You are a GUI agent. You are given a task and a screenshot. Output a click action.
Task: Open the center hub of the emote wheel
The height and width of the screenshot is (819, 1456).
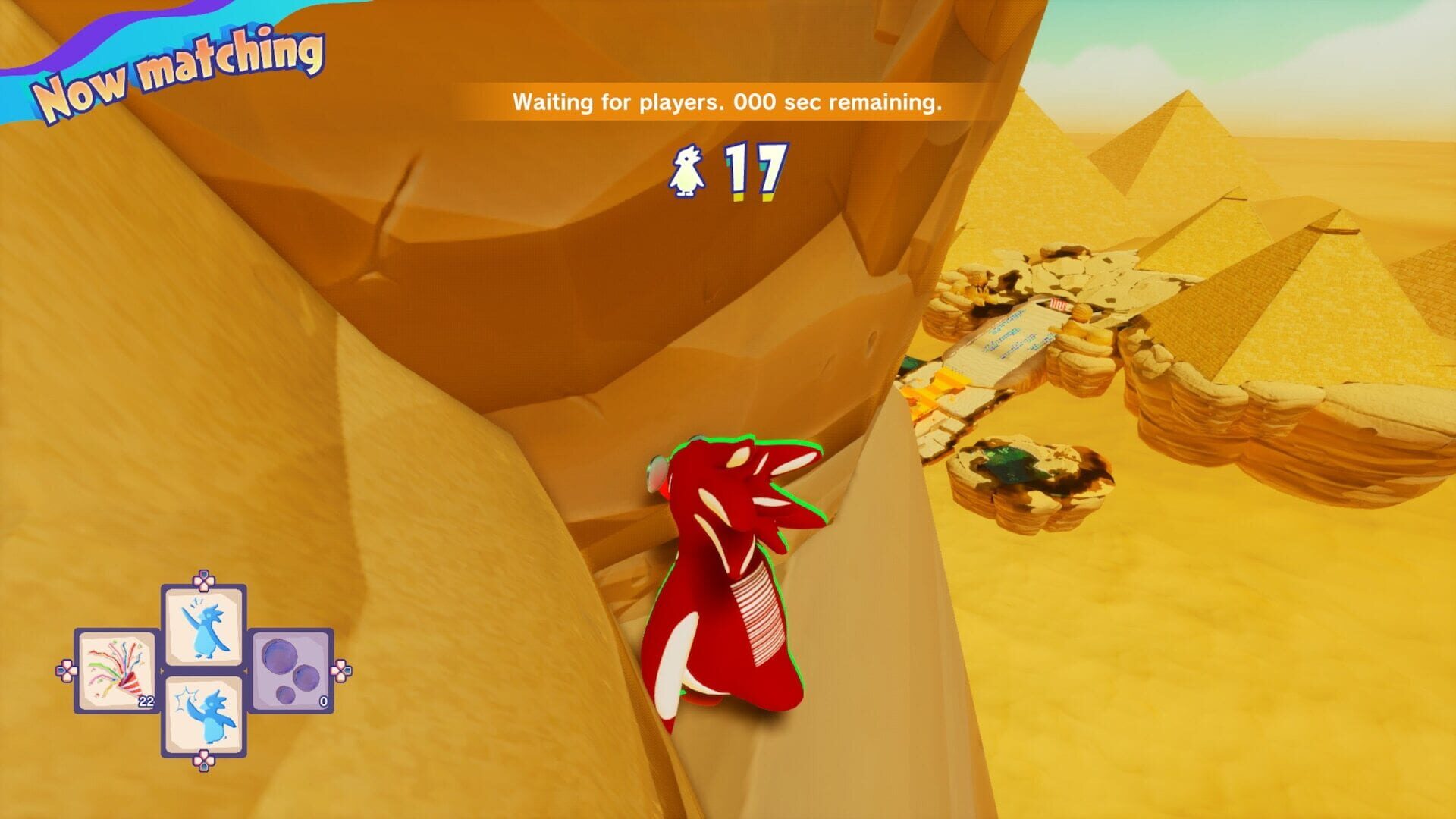[202, 670]
